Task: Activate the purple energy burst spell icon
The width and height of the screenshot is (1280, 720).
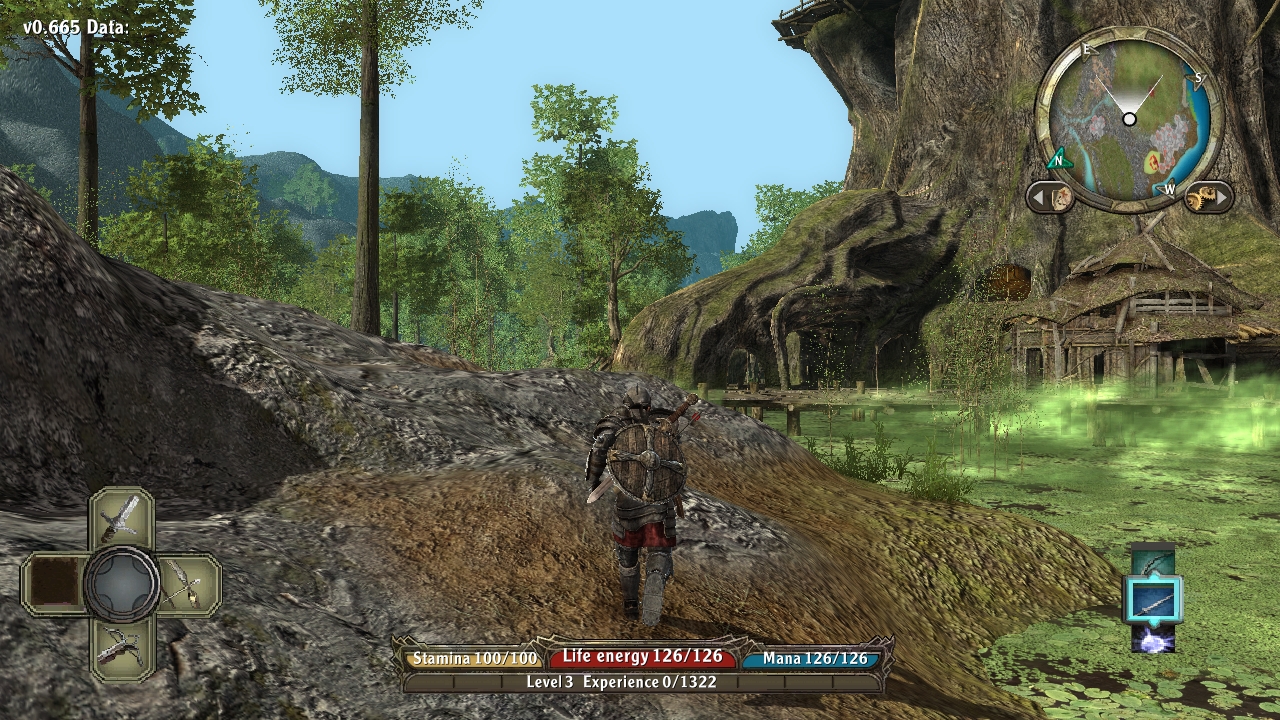Action: (x=1152, y=638)
